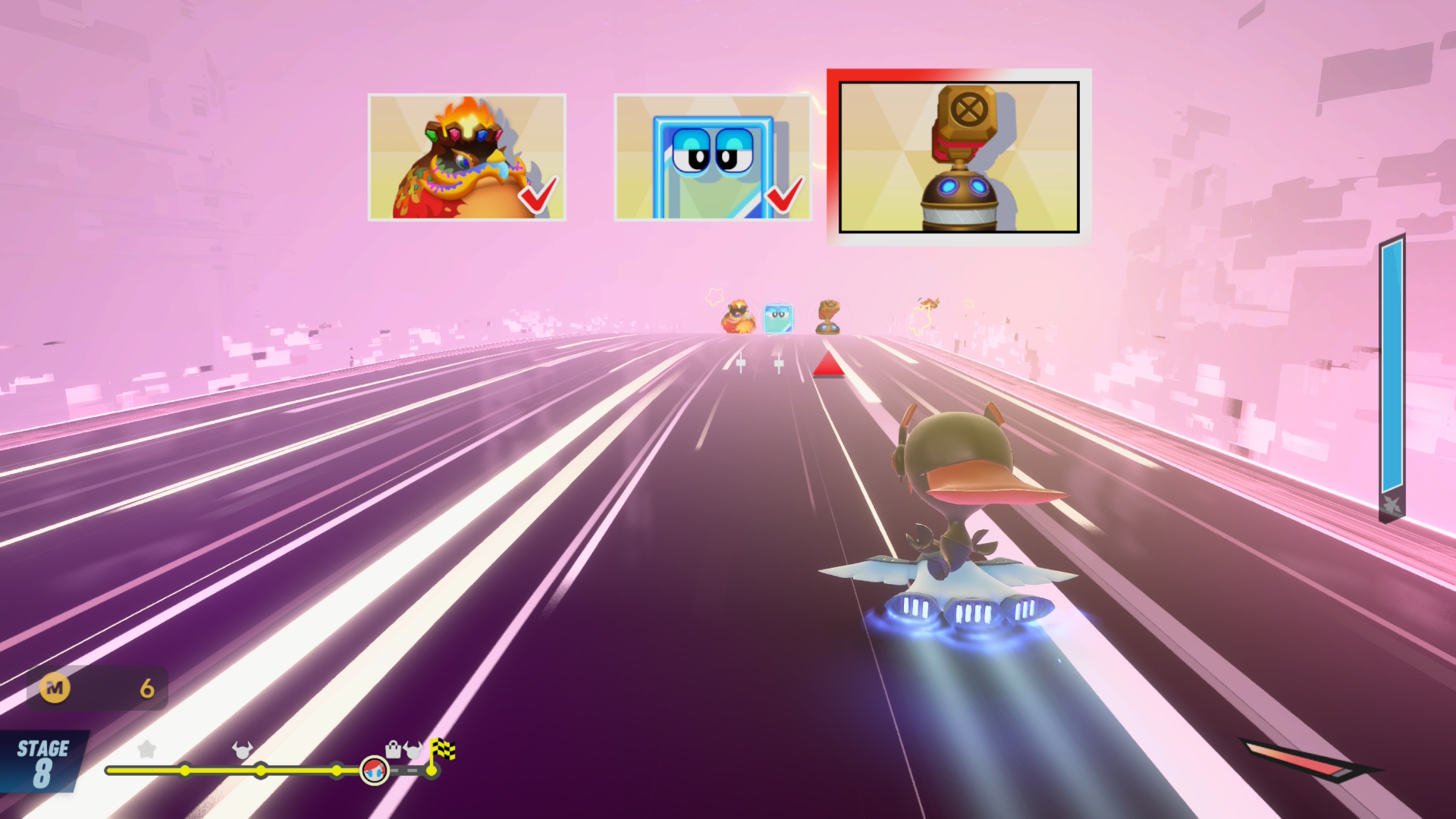Viewport: 1456px width, 819px height.
Task: Pick the flaming crowned bird panel
Action: click(466, 157)
